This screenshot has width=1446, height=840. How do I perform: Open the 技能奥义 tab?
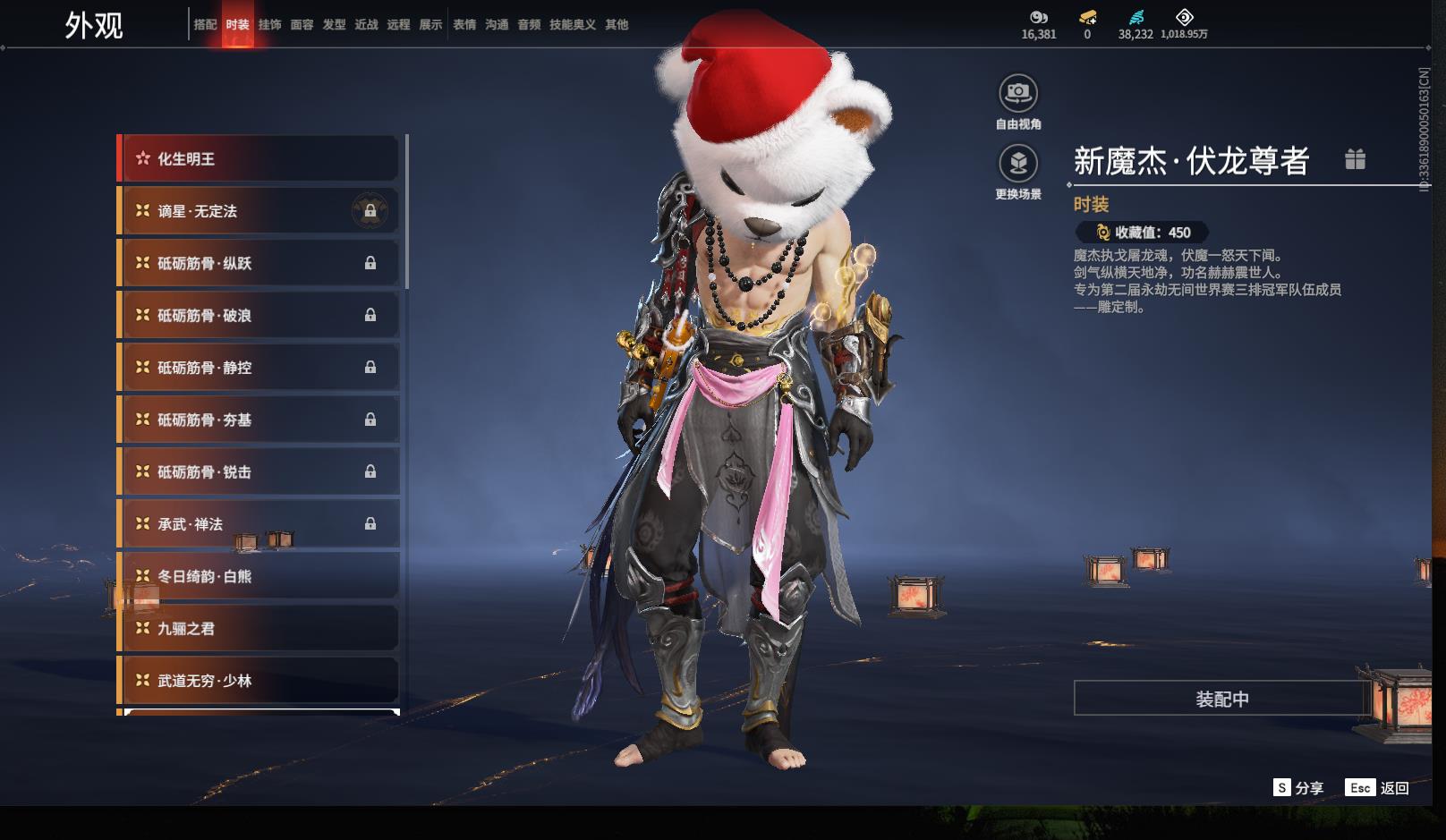(572, 25)
